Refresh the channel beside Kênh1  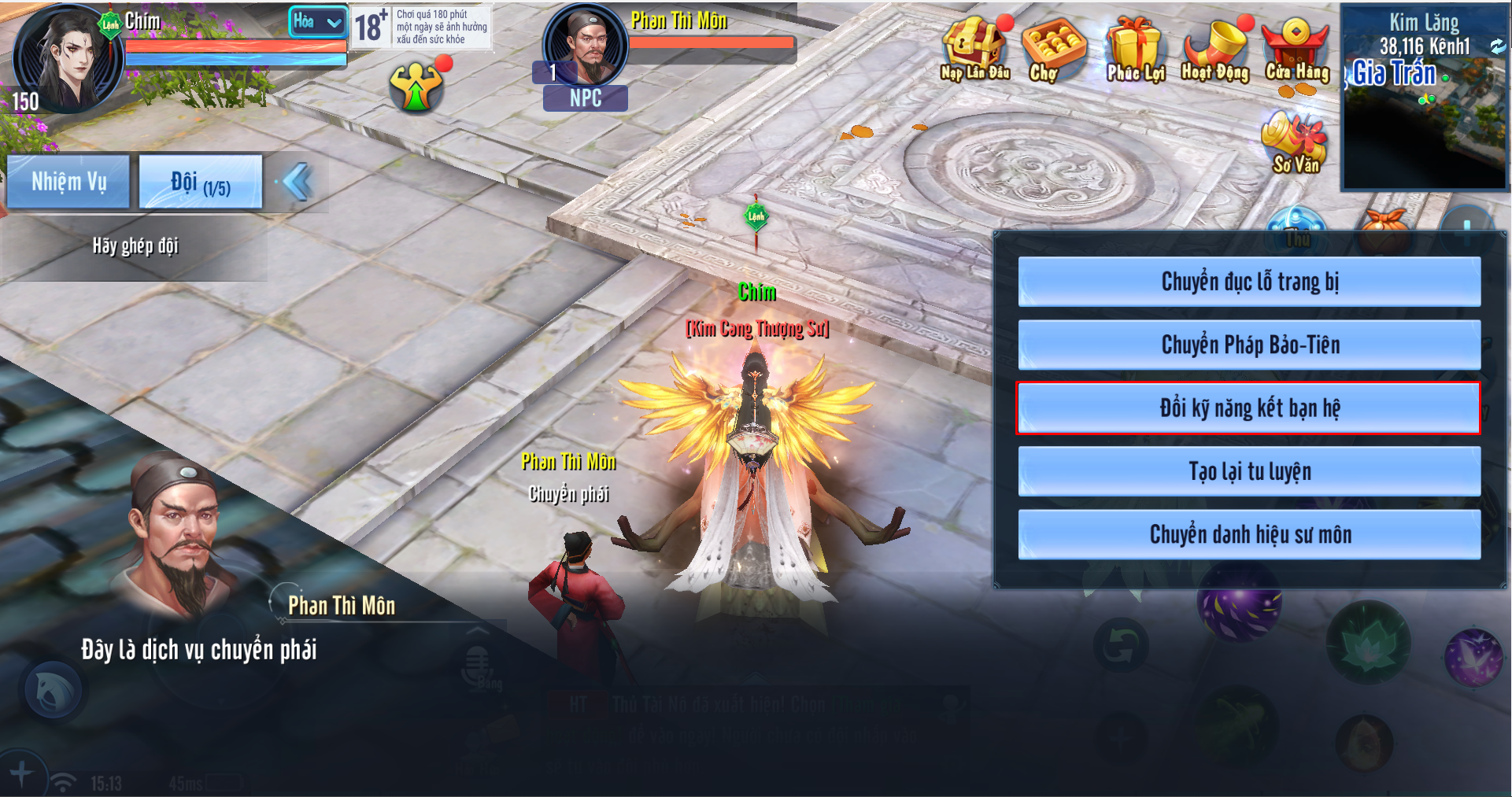point(1496,46)
